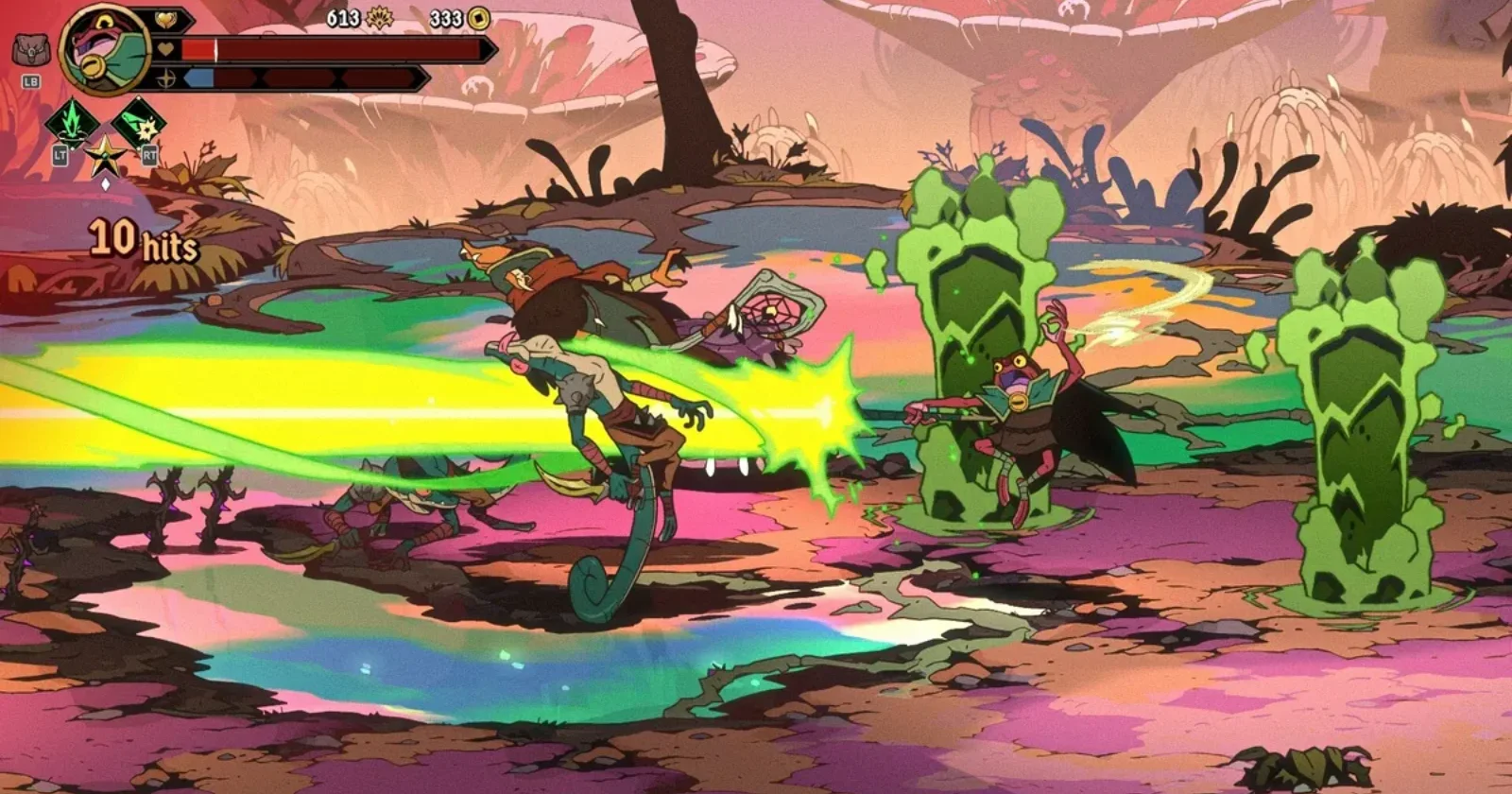Image resolution: width=1512 pixels, height=794 pixels.
Task: Click the golden winged-heart icon above the health bar
Action: point(166,20)
